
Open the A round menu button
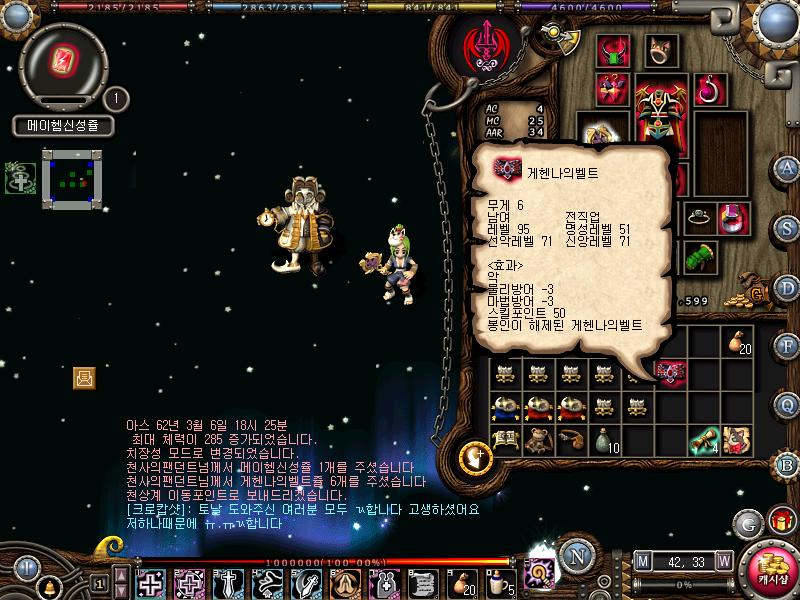coord(788,167)
